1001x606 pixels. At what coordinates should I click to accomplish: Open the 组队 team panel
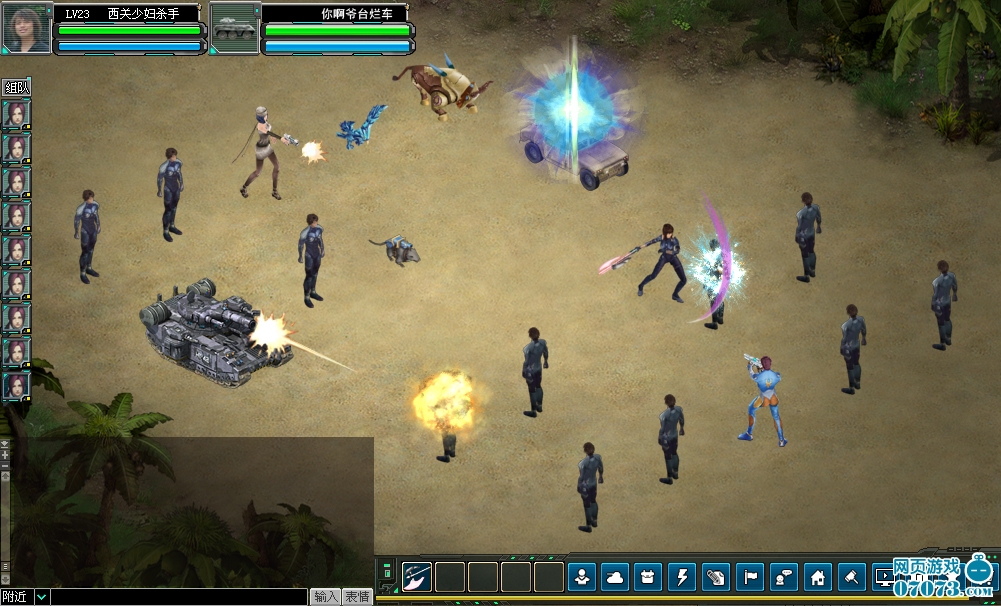tap(17, 87)
